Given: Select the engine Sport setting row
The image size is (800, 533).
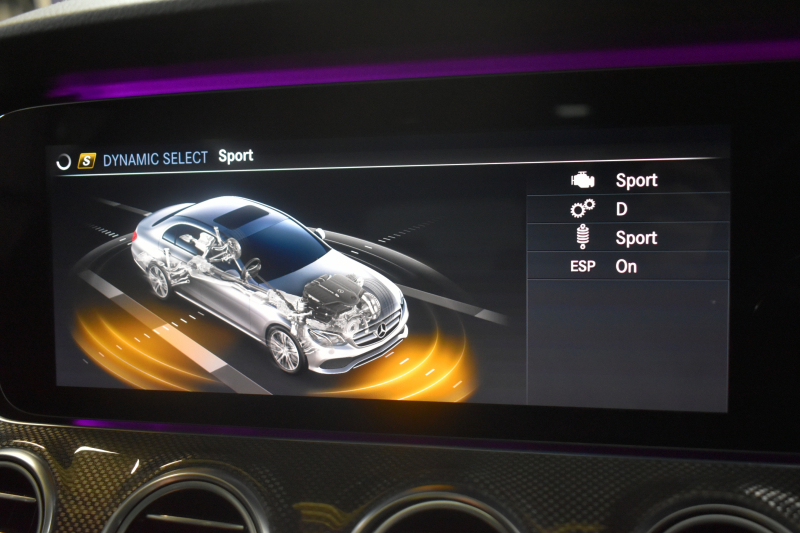Looking at the screenshot, I should 628,181.
